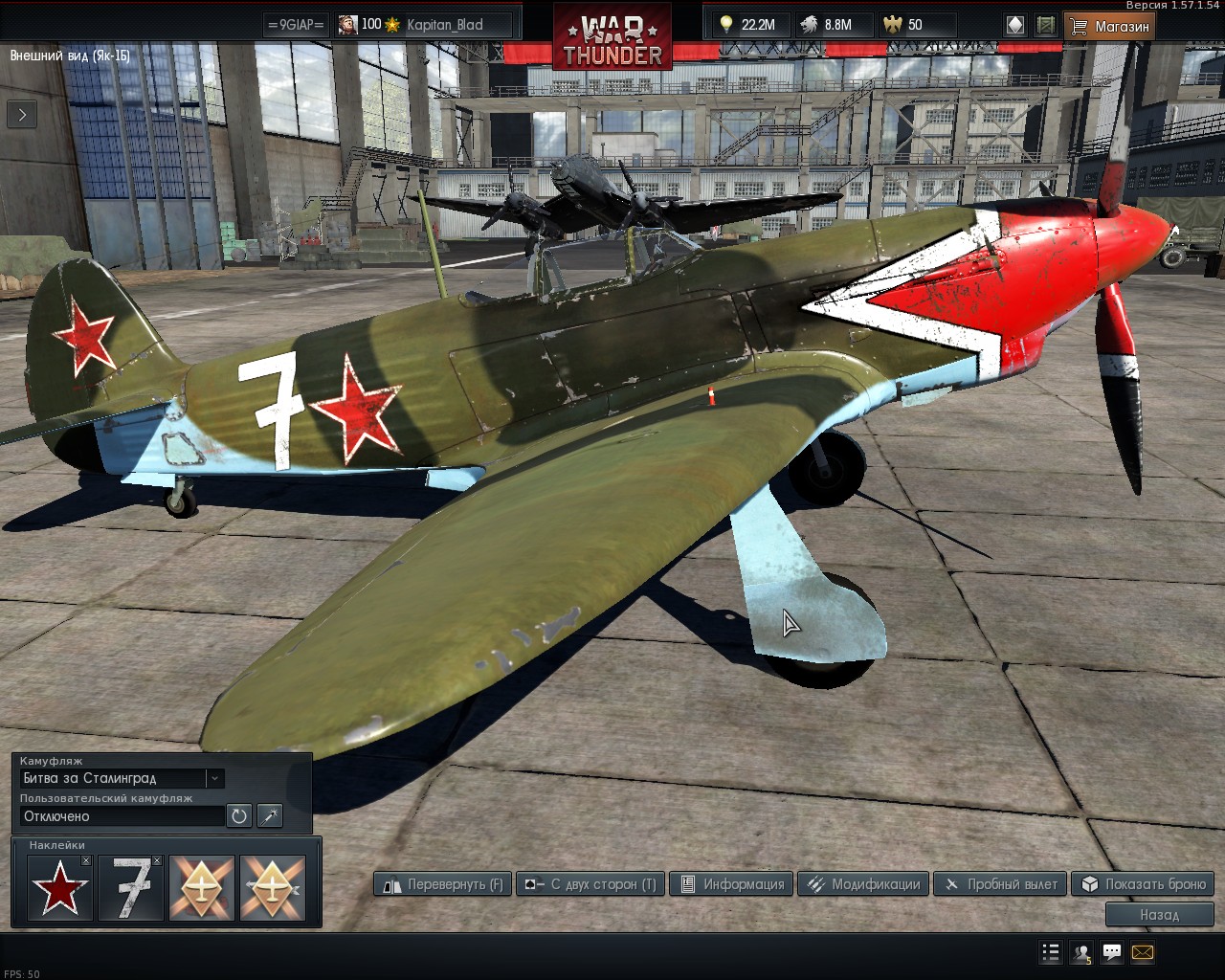The width and height of the screenshot is (1225, 980).
Task: Remove the red star decal
Action: (x=86, y=861)
